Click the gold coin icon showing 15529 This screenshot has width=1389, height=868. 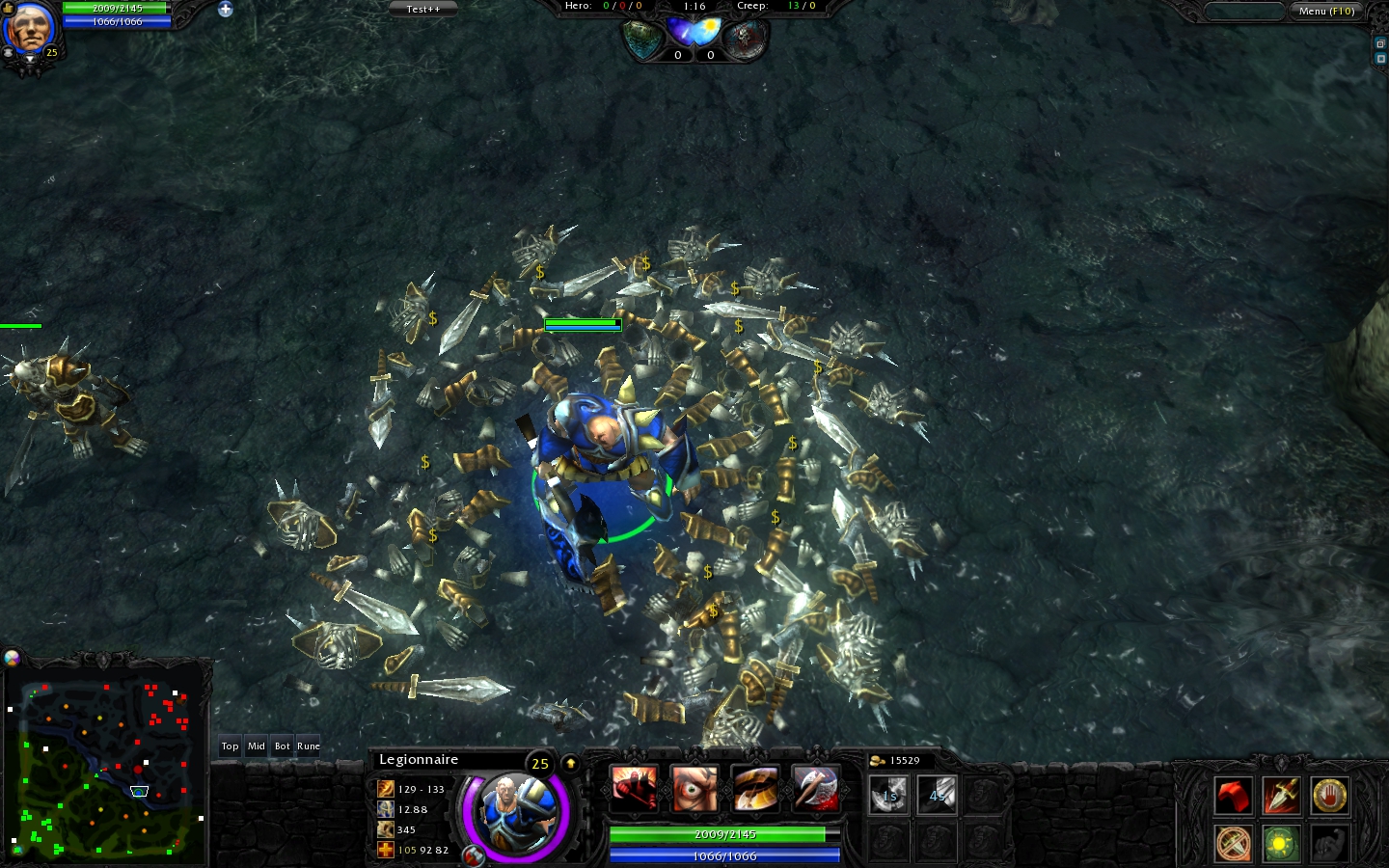(879, 761)
